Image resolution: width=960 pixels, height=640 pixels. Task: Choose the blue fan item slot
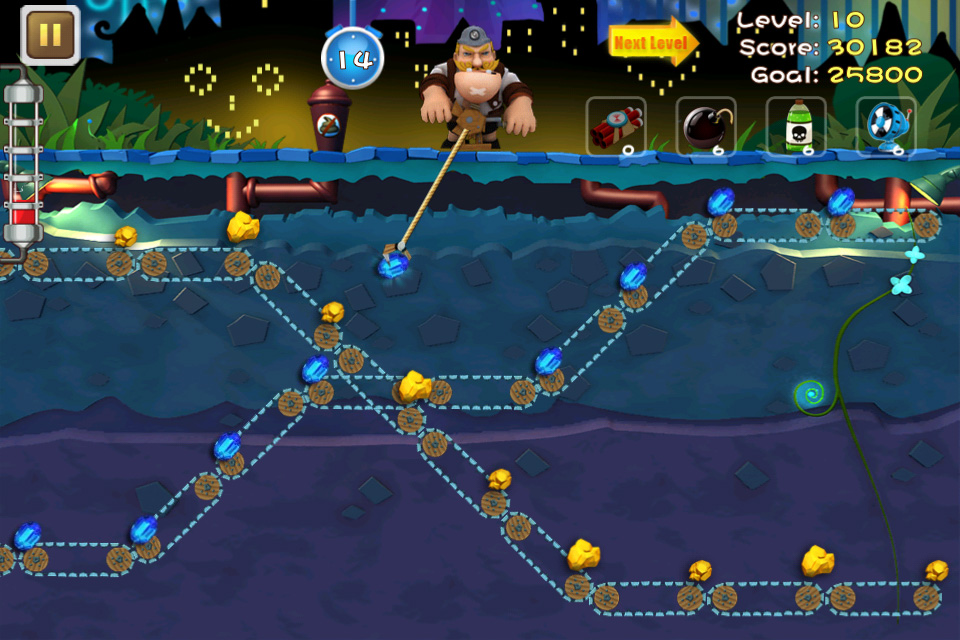pos(886,127)
